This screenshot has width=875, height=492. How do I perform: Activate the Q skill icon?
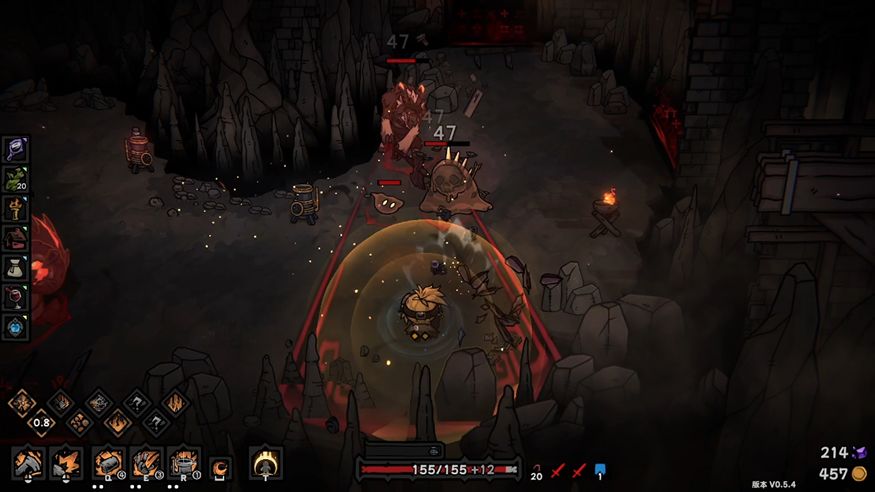pyautogui.click(x=108, y=462)
